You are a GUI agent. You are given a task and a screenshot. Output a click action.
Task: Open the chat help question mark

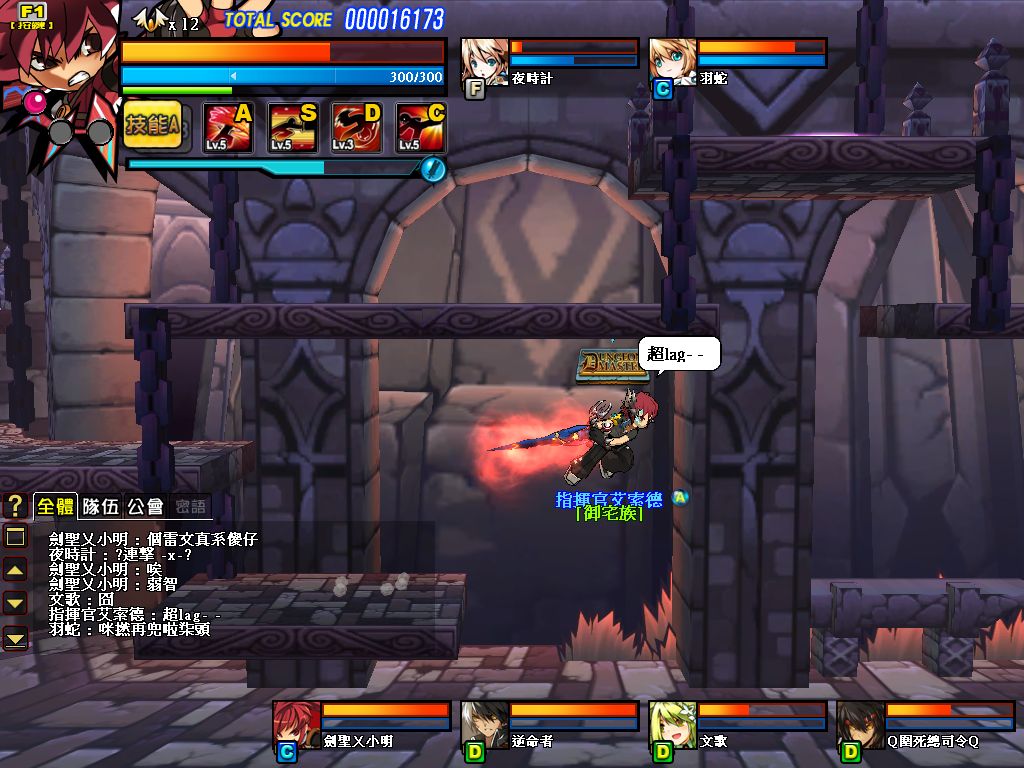(15, 506)
